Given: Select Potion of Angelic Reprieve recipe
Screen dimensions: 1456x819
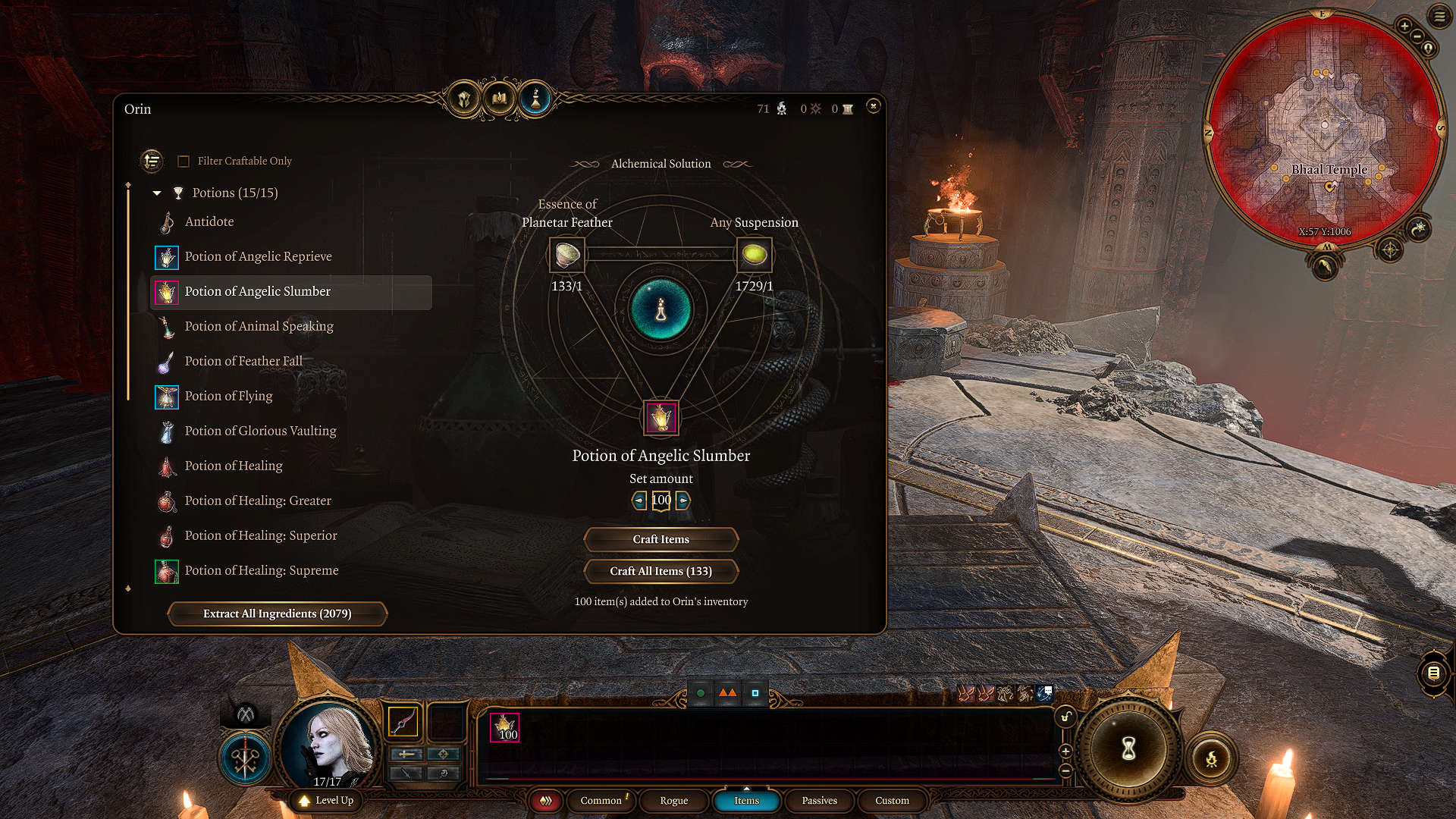Looking at the screenshot, I should pos(258,256).
